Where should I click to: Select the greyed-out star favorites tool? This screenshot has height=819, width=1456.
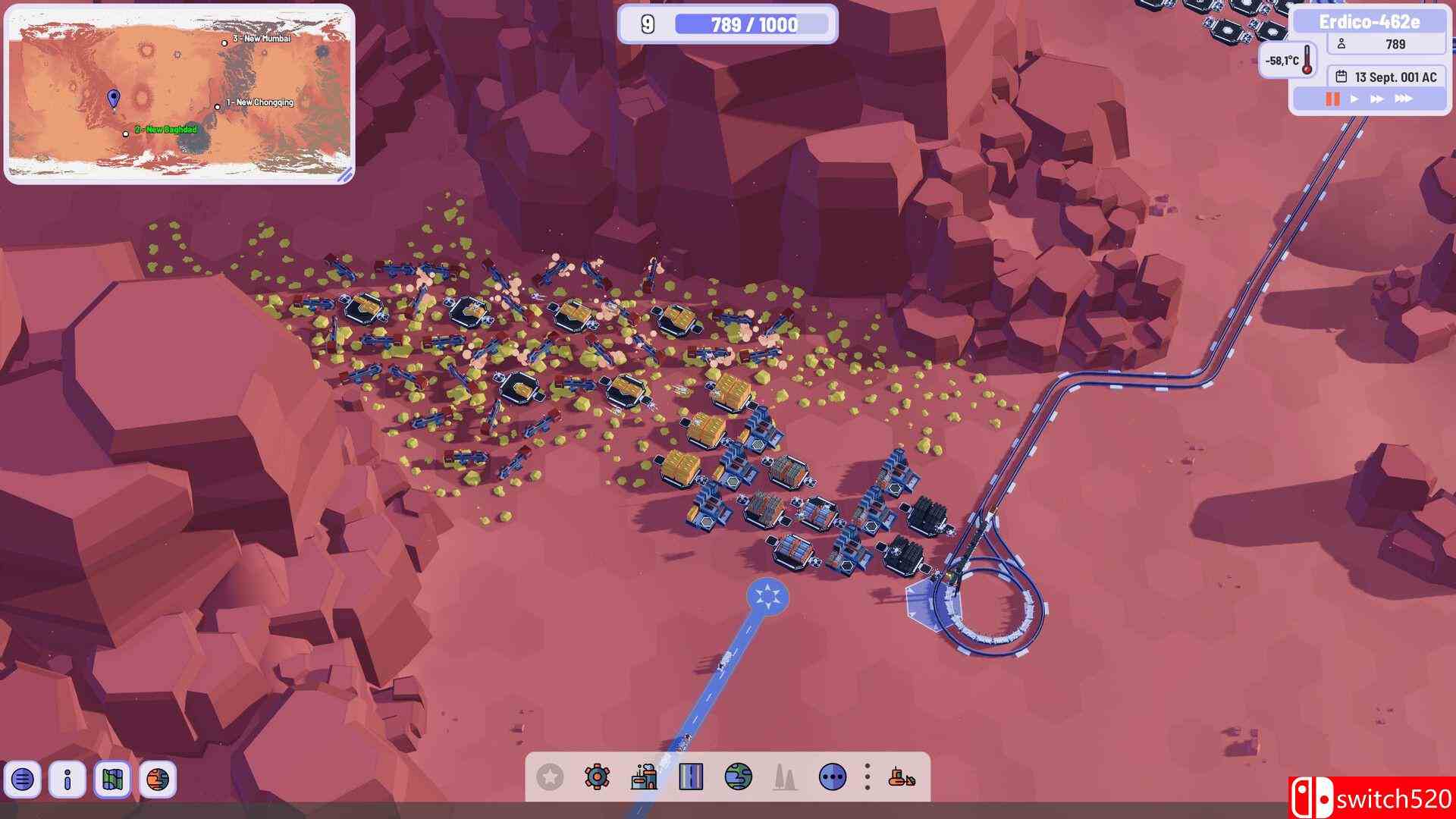tap(550, 777)
